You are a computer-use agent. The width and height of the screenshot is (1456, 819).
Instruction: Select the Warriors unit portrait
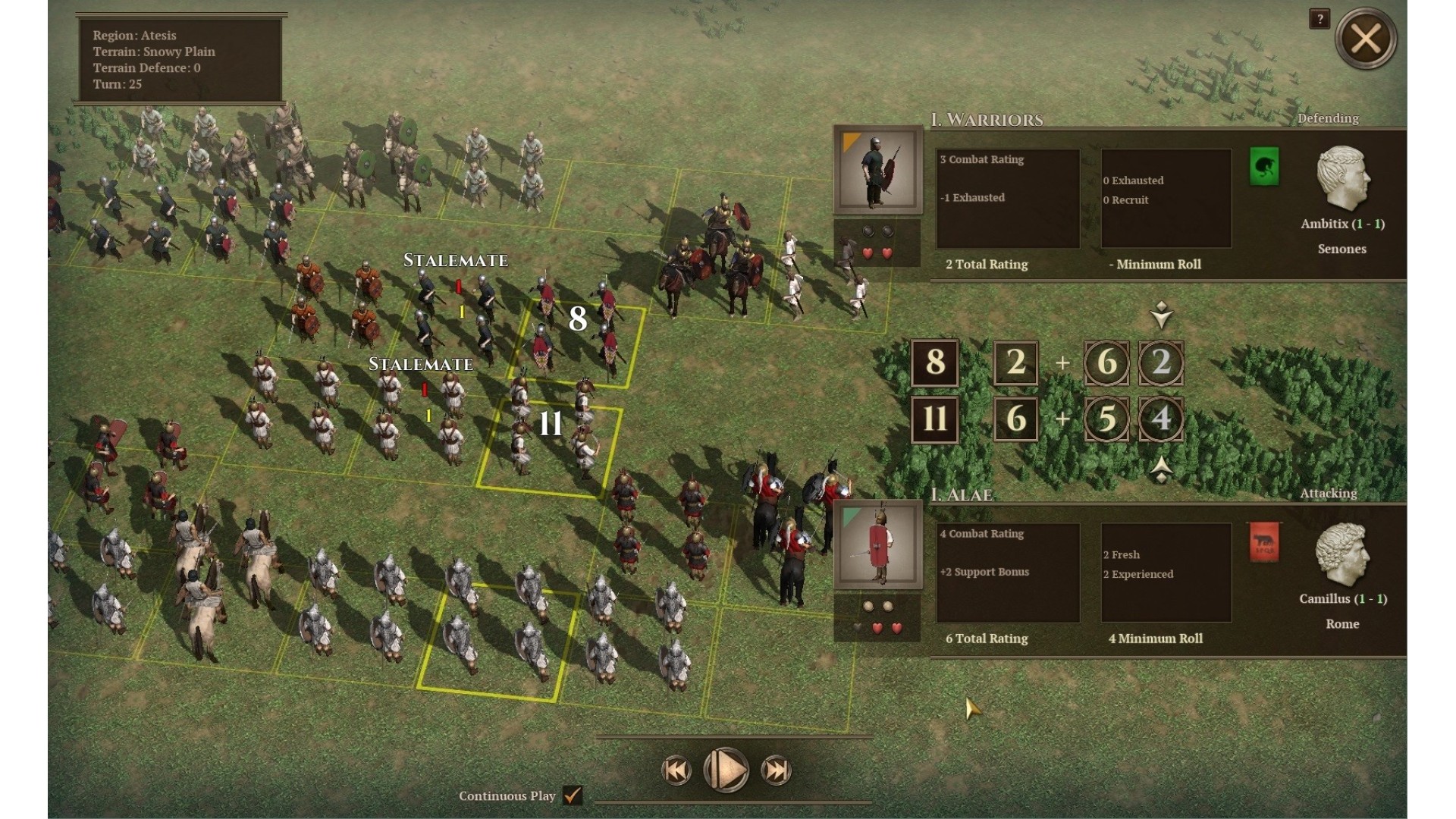coord(877,170)
